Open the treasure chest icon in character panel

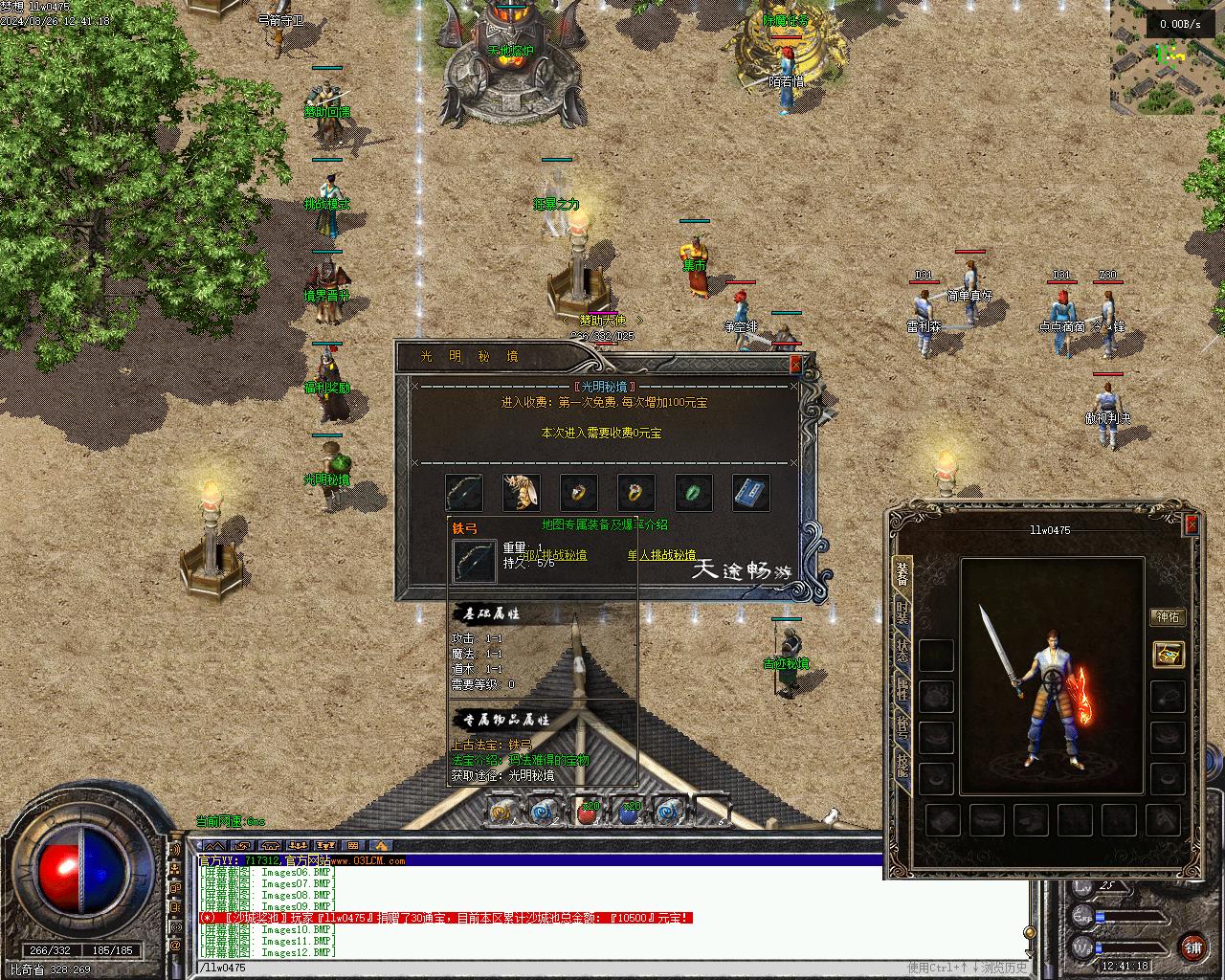tap(1169, 654)
